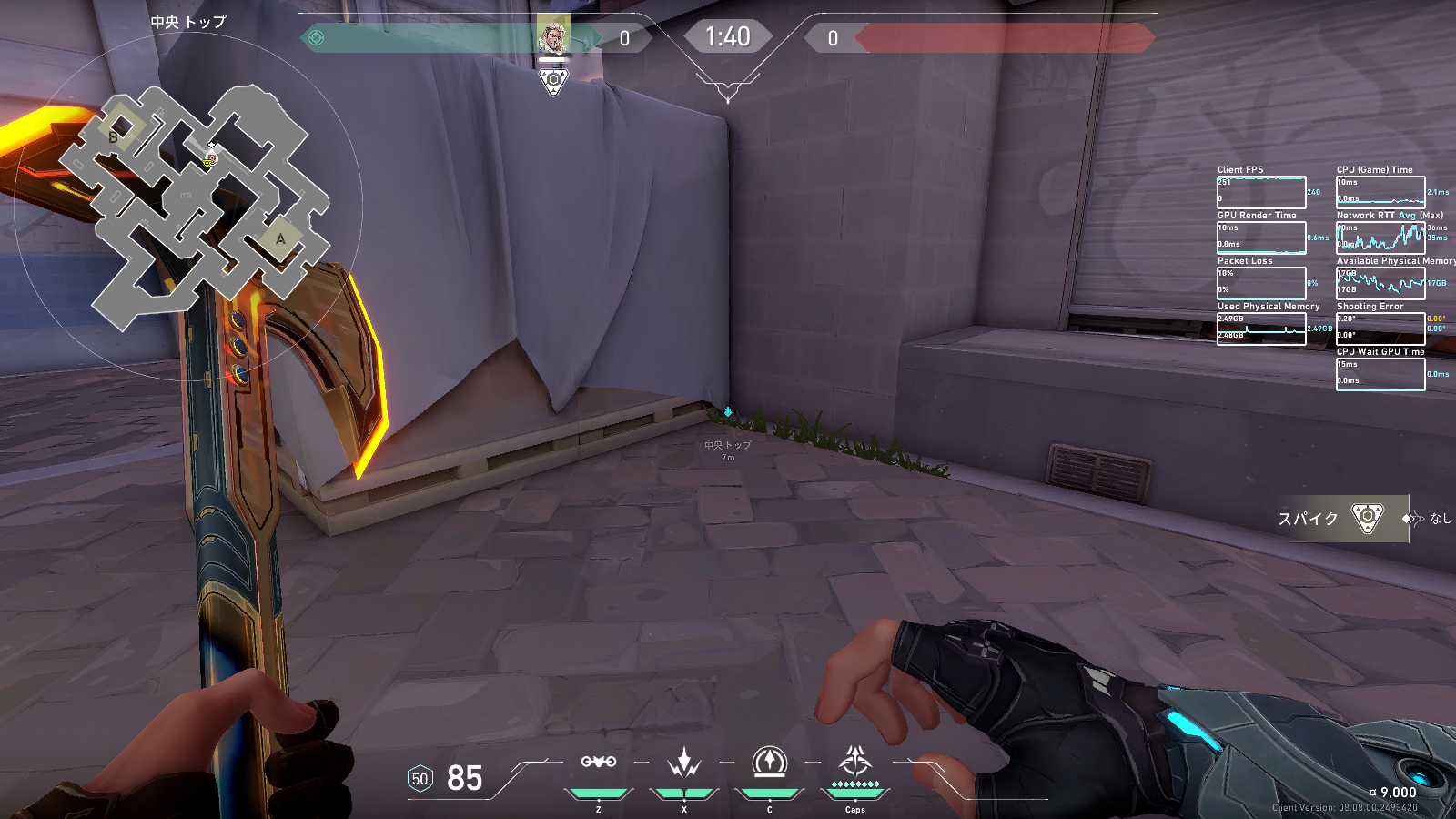Click the spike carrier icon below the portrait
The image size is (1456, 819).
(x=553, y=82)
